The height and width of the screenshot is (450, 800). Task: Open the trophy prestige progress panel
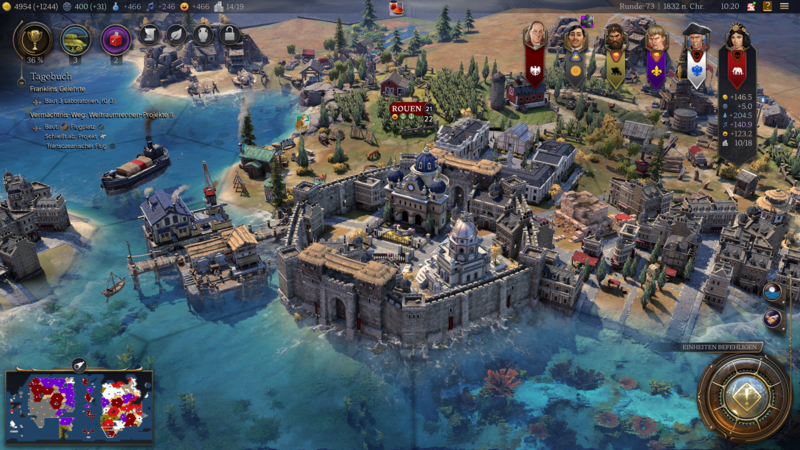[x=33, y=39]
